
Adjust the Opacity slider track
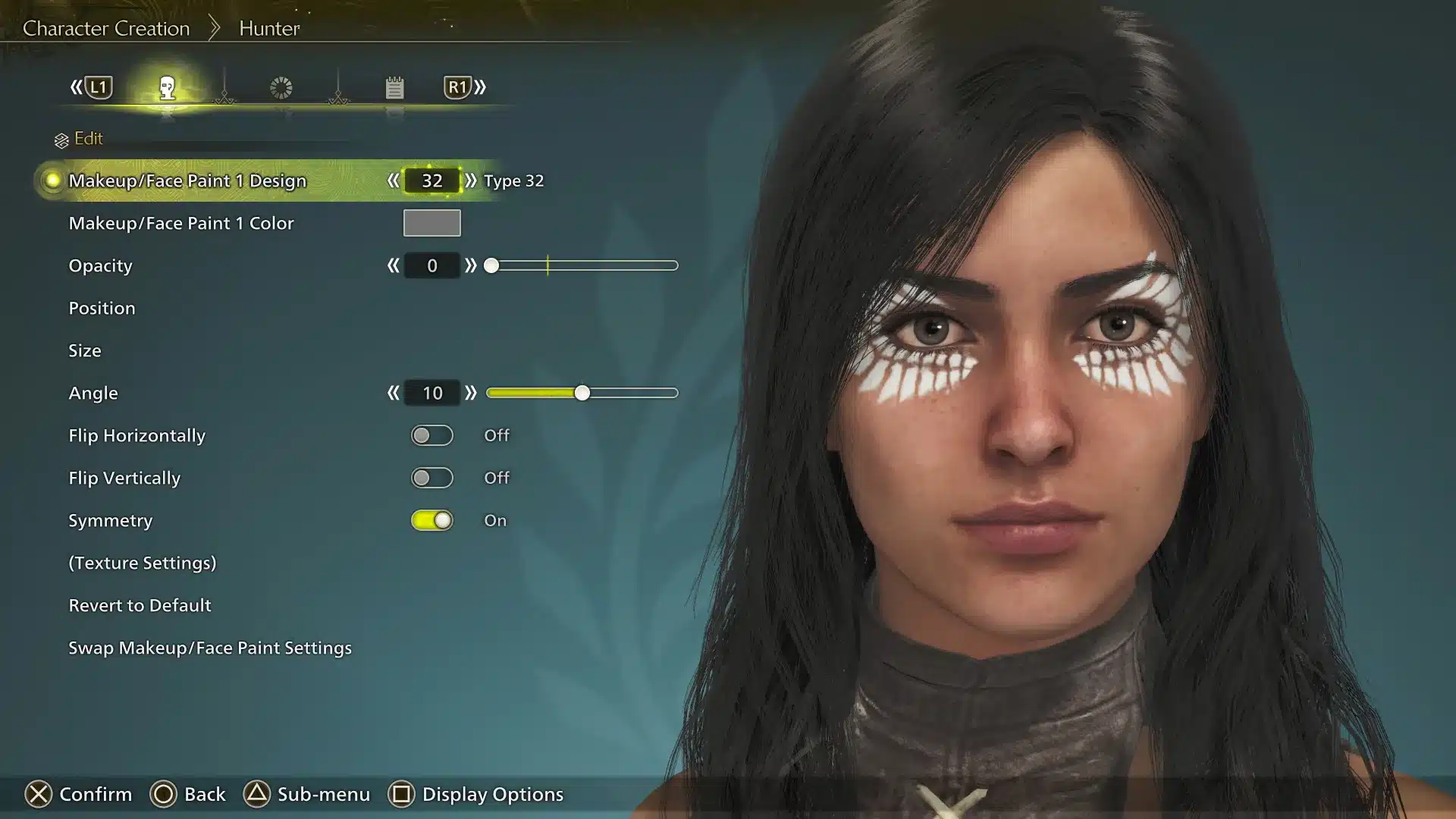tap(584, 265)
